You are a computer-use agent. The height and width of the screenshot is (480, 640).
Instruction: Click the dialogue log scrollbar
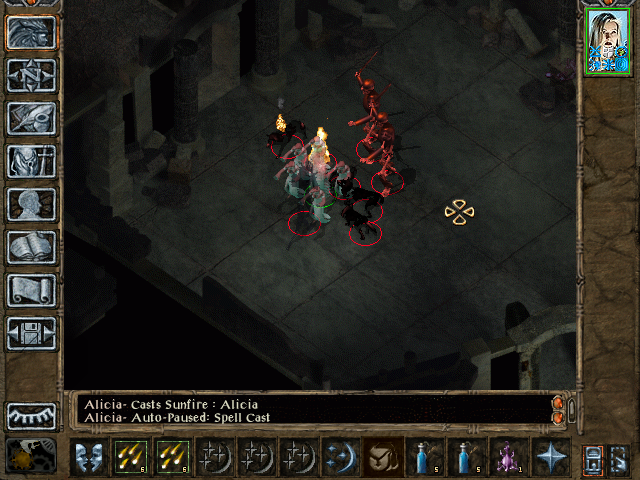click(571, 409)
